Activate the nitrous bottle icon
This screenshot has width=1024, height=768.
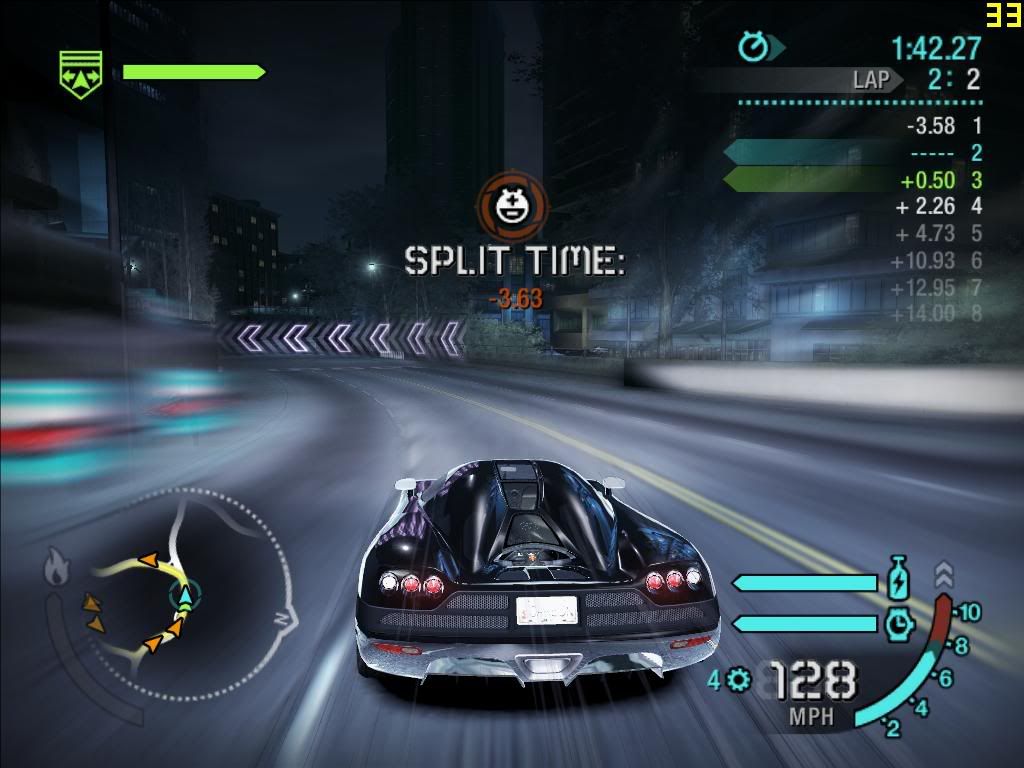tap(897, 581)
